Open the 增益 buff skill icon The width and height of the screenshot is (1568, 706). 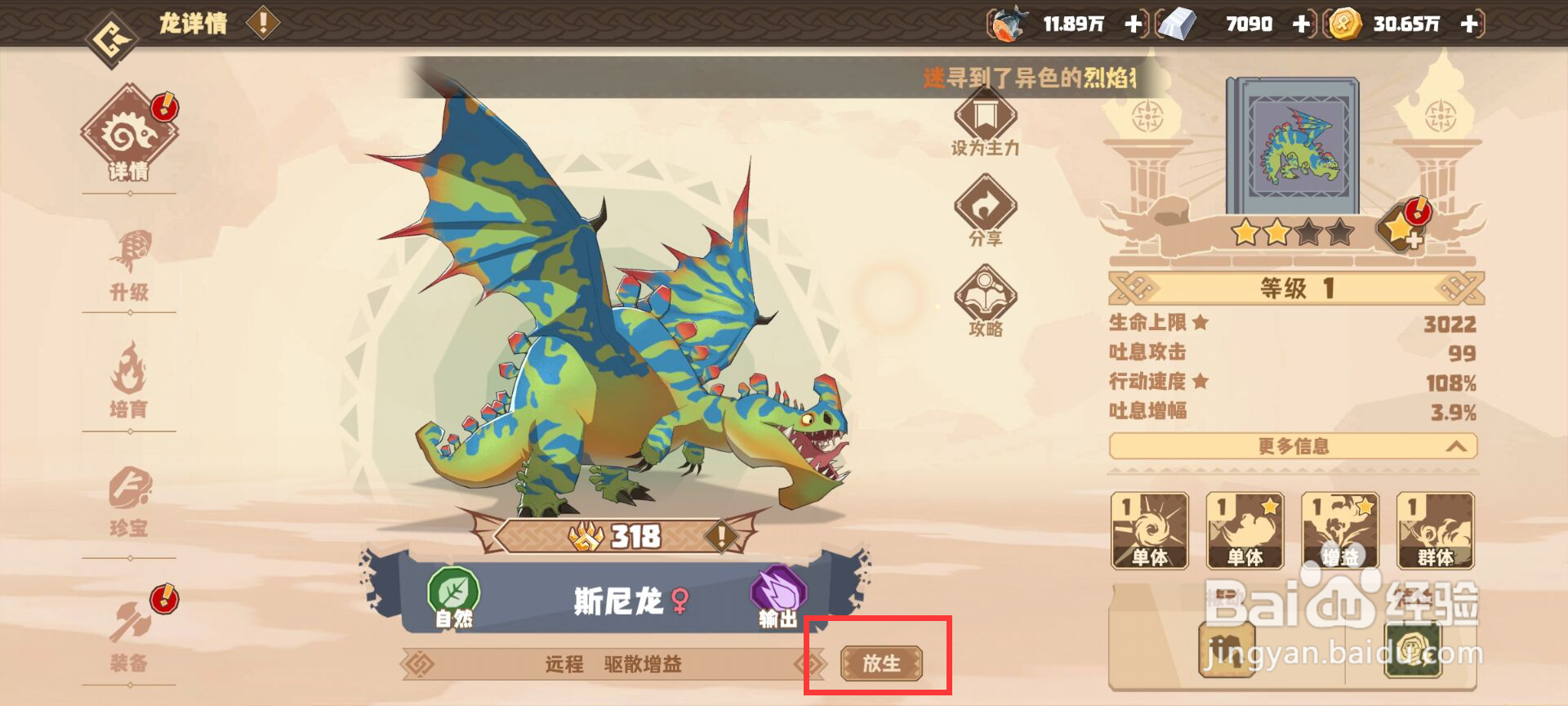click(1339, 531)
